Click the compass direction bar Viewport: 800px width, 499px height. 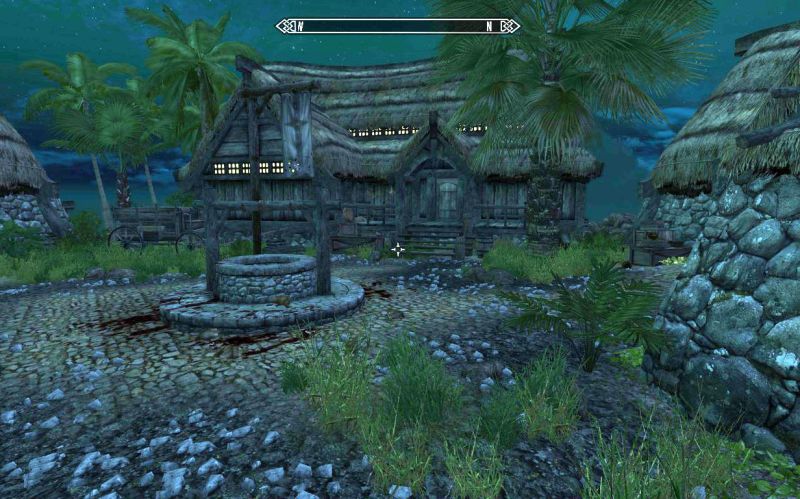pyautogui.click(x=398, y=26)
